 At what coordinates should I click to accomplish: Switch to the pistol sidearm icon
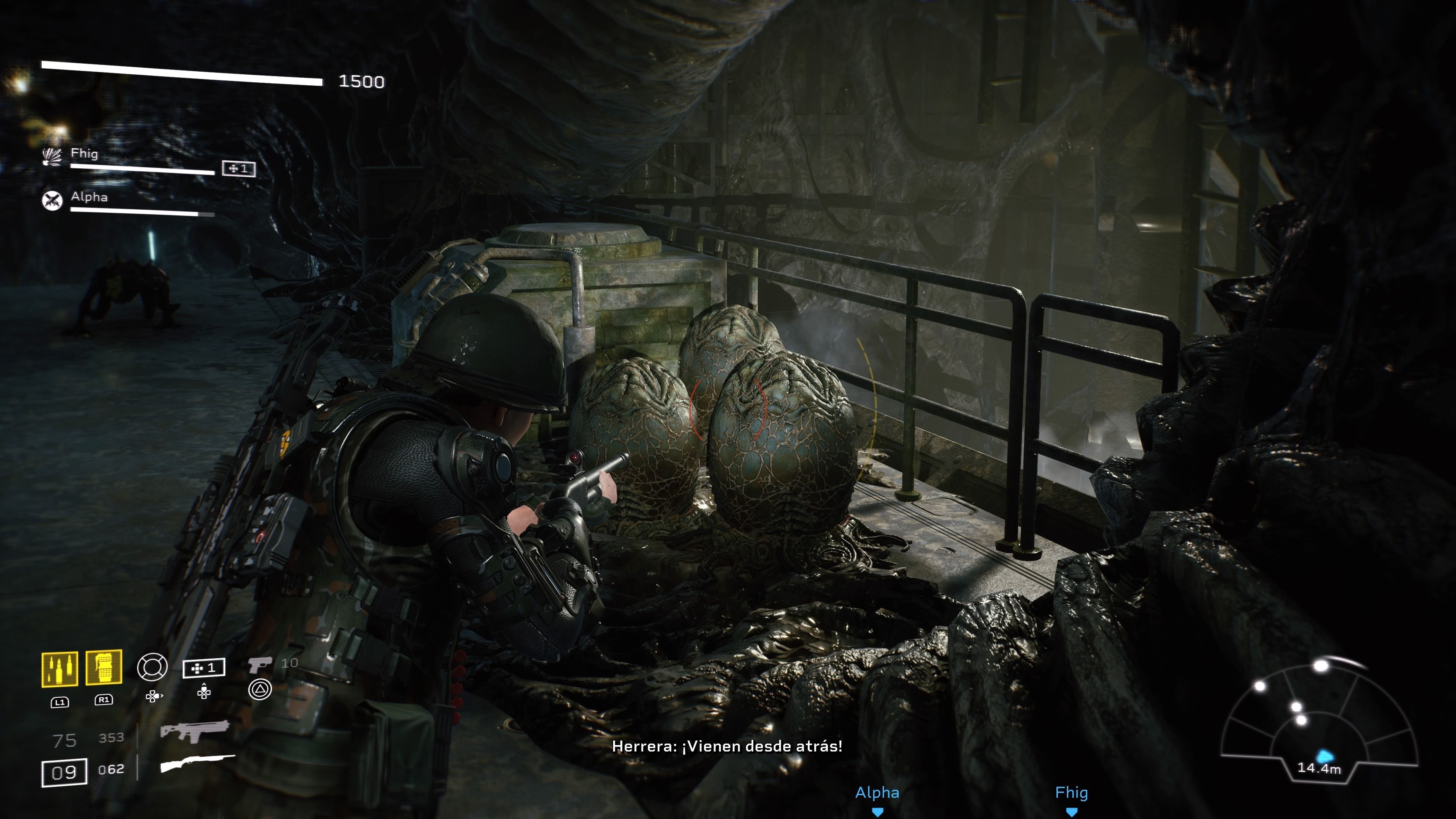(x=260, y=665)
